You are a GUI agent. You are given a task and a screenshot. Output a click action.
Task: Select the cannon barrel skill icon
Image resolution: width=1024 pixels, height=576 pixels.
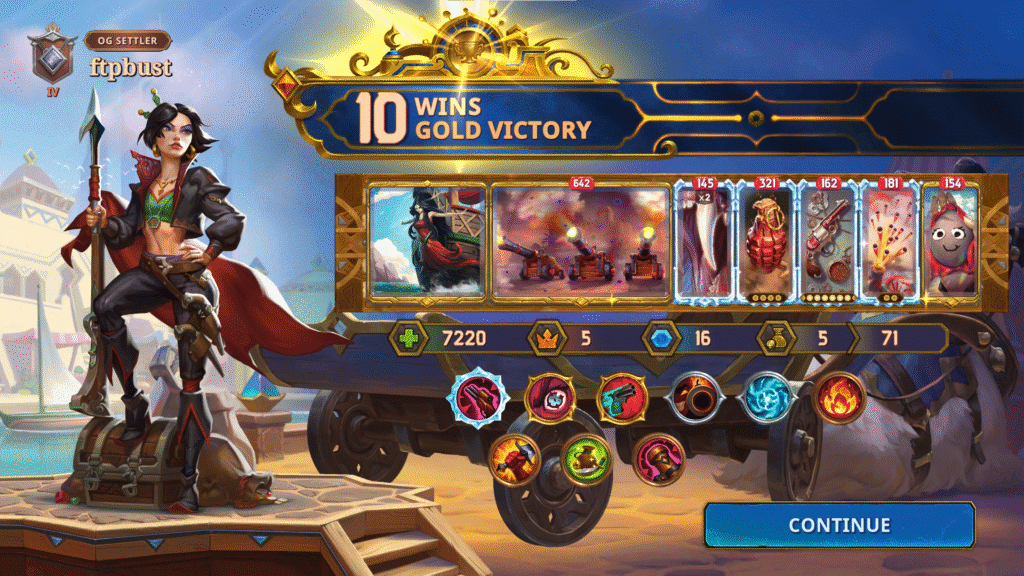(x=695, y=398)
